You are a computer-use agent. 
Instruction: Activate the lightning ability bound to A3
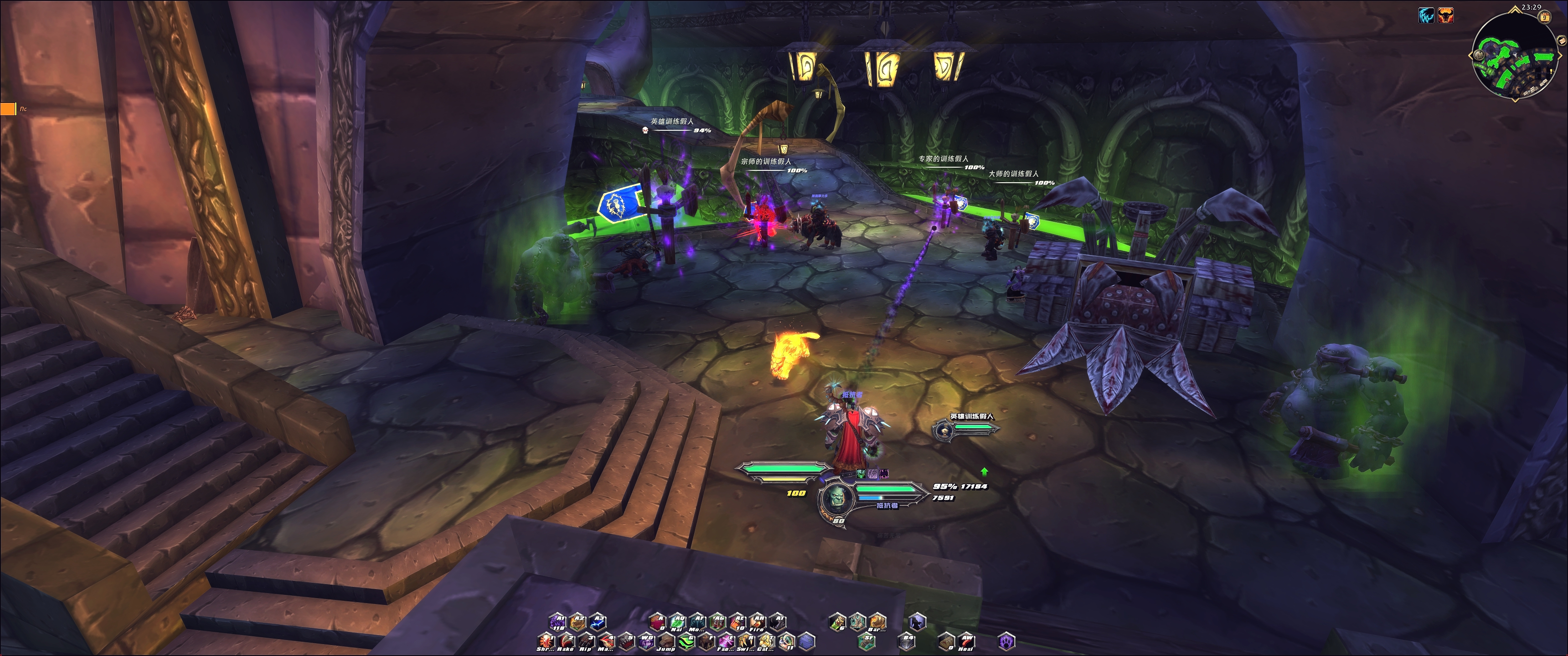pyautogui.click(x=598, y=621)
